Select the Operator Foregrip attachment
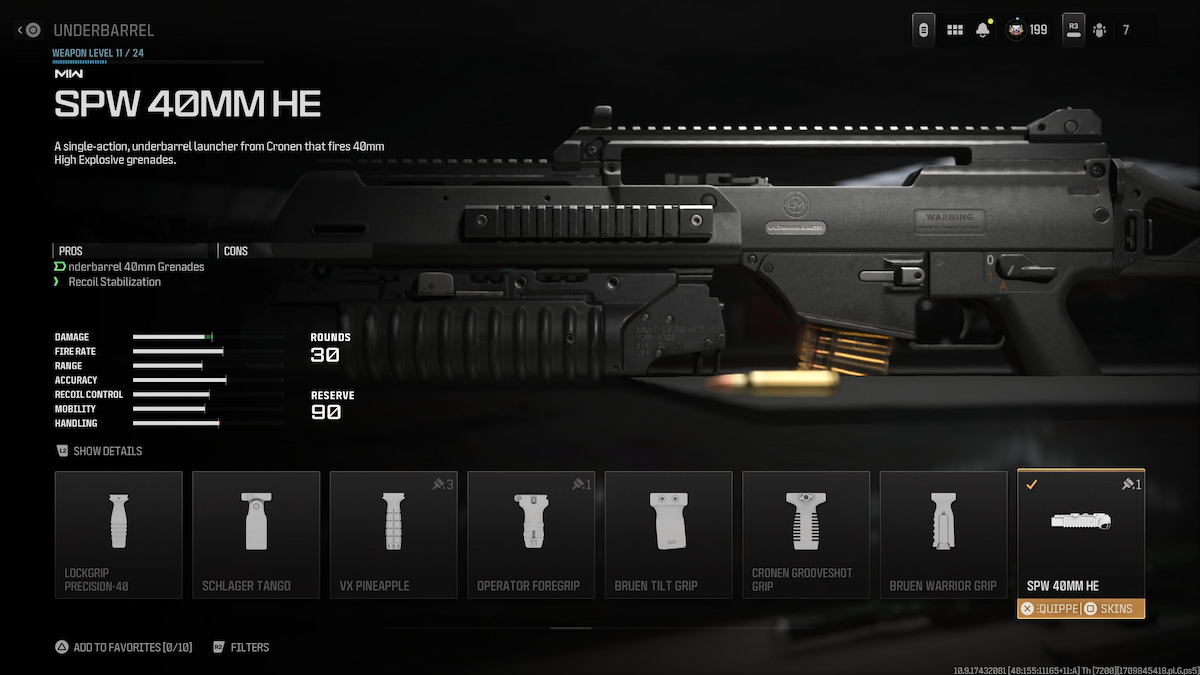This screenshot has width=1200, height=675. coord(531,535)
